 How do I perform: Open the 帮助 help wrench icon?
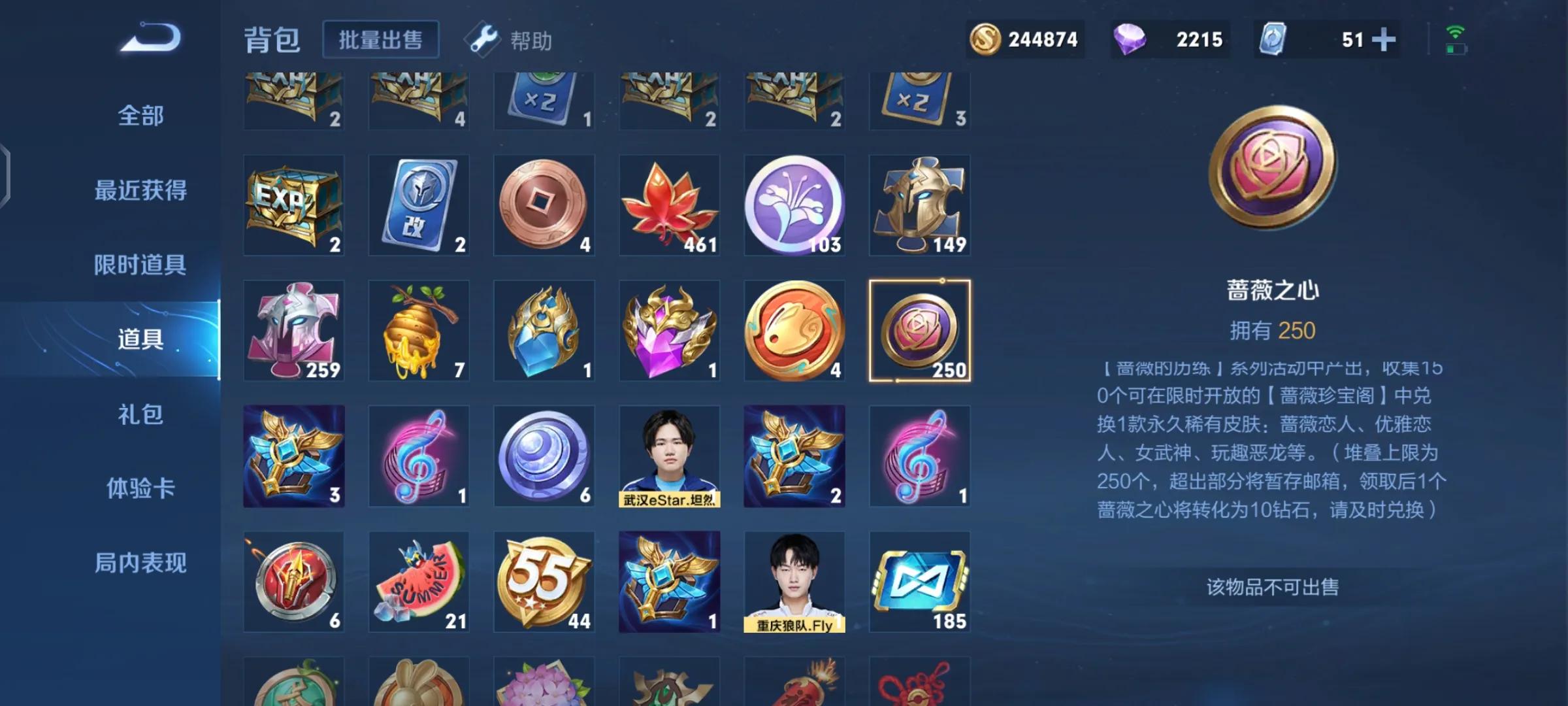coord(484,41)
